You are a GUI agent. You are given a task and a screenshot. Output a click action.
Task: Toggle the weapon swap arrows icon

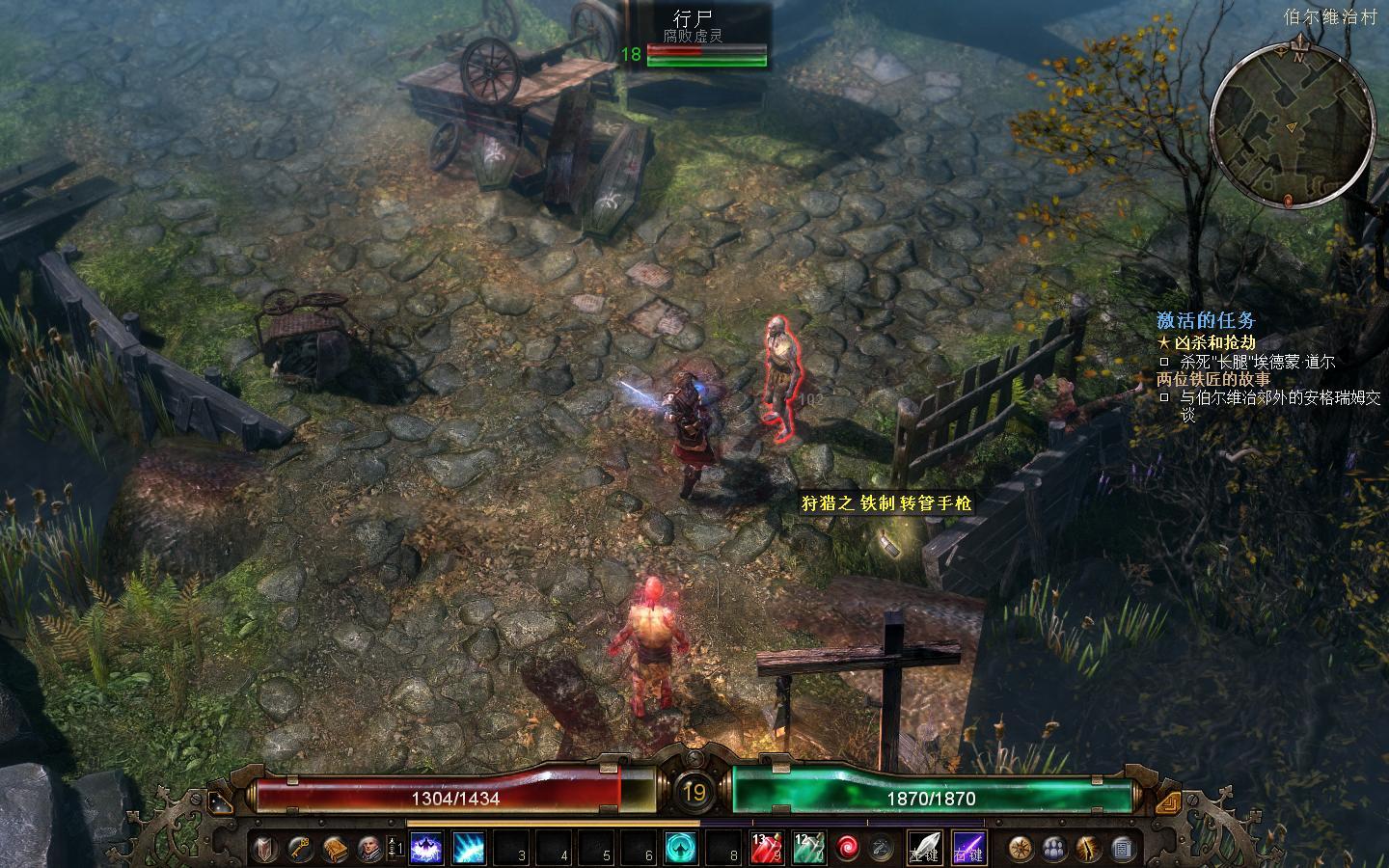(x=881, y=849)
